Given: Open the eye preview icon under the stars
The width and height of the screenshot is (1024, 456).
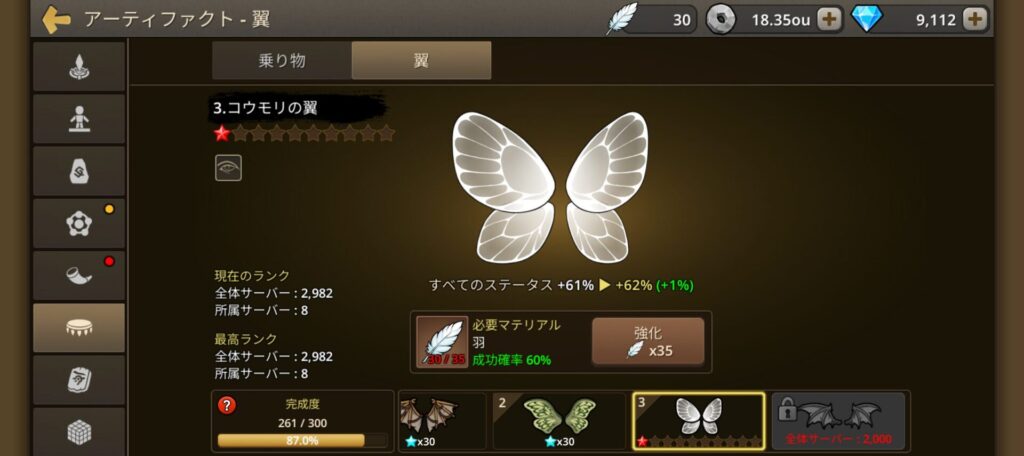Looking at the screenshot, I should coord(228,168).
